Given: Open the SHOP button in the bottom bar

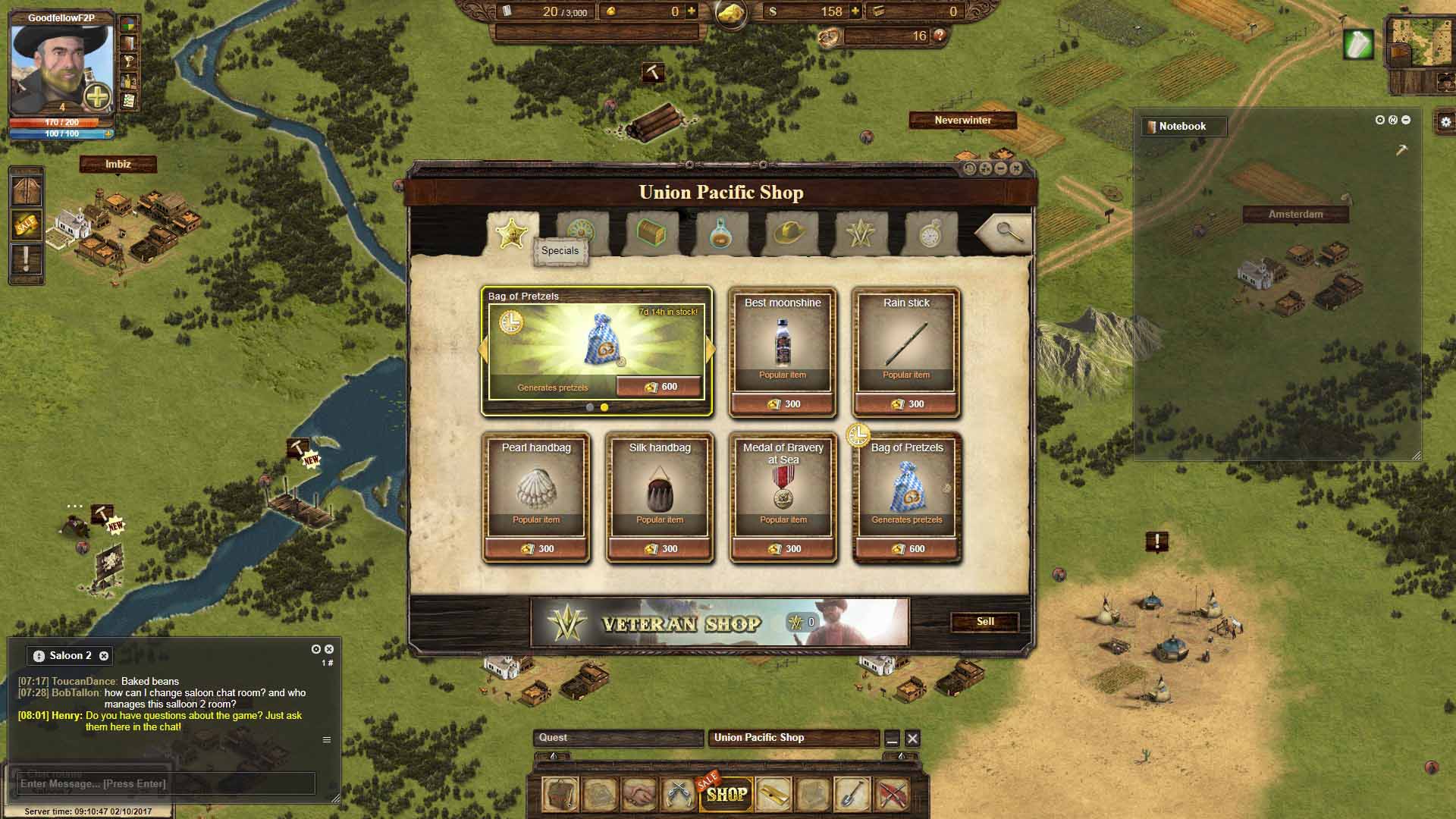Looking at the screenshot, I should pyautogui.click(x=726, y=794).
